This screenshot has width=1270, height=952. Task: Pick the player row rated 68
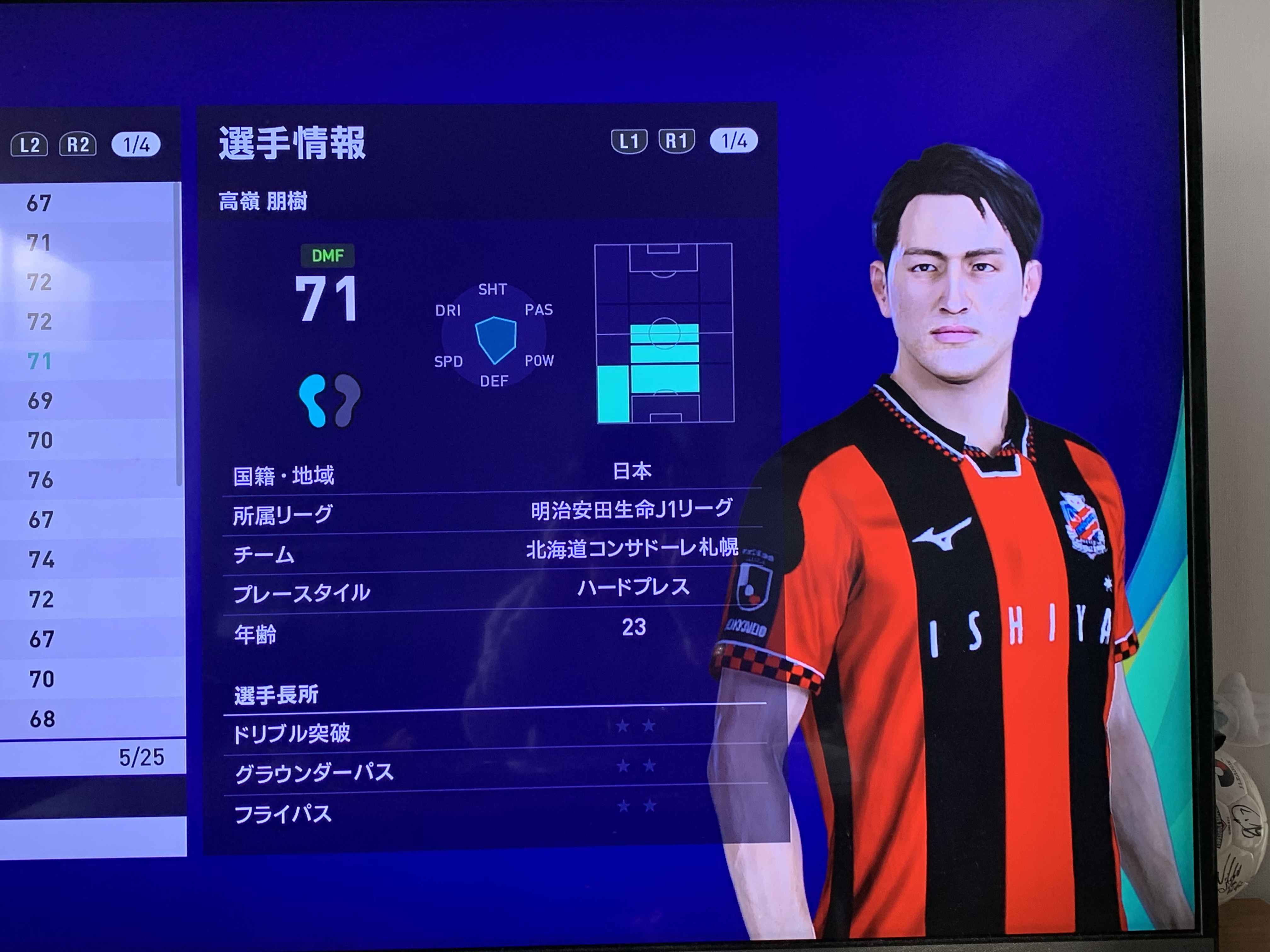tap(86, 718)
